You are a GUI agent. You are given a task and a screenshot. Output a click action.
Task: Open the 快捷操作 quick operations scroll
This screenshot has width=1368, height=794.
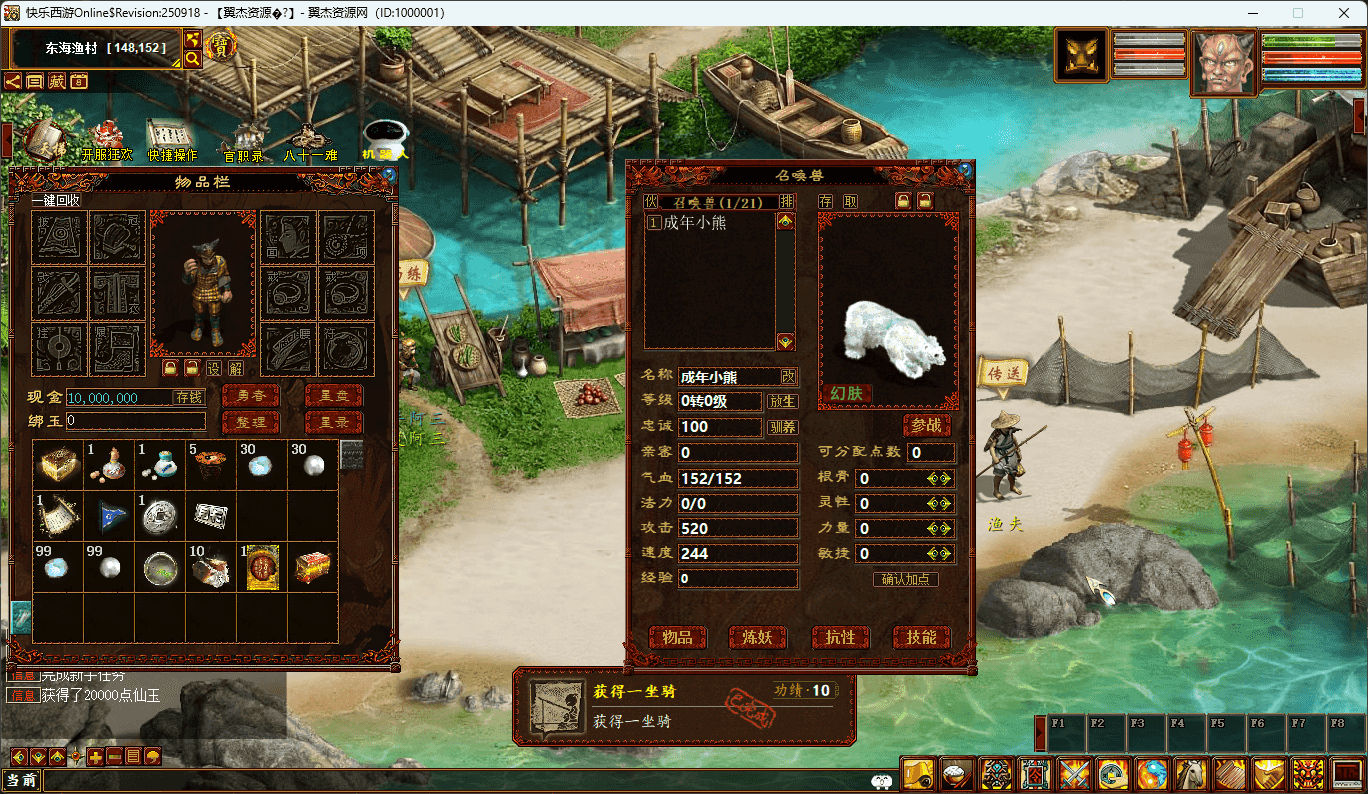pyautogui.click(x=172, y=140)
